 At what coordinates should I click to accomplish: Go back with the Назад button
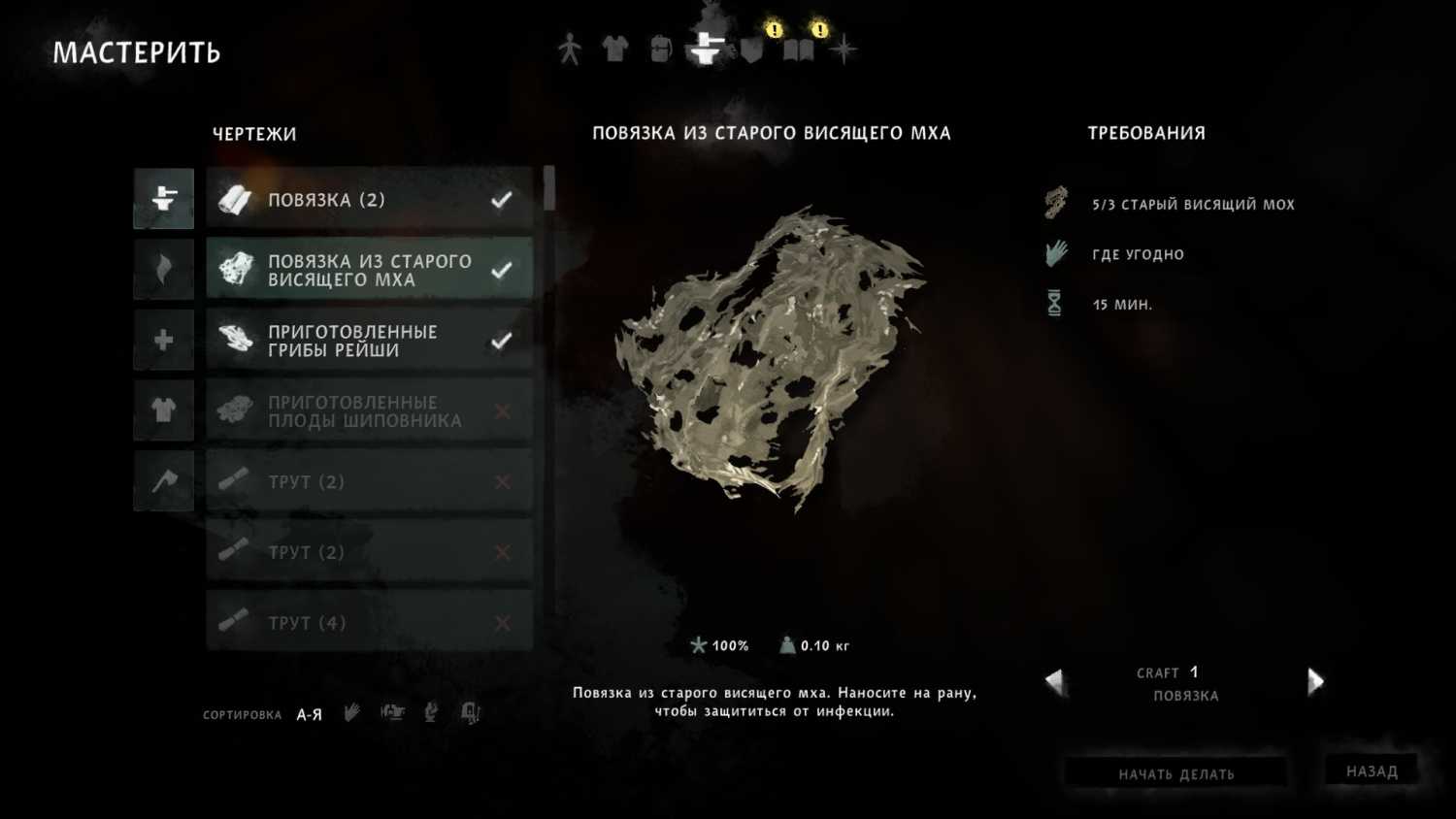pyautogui.click(x=1372, y=771)
